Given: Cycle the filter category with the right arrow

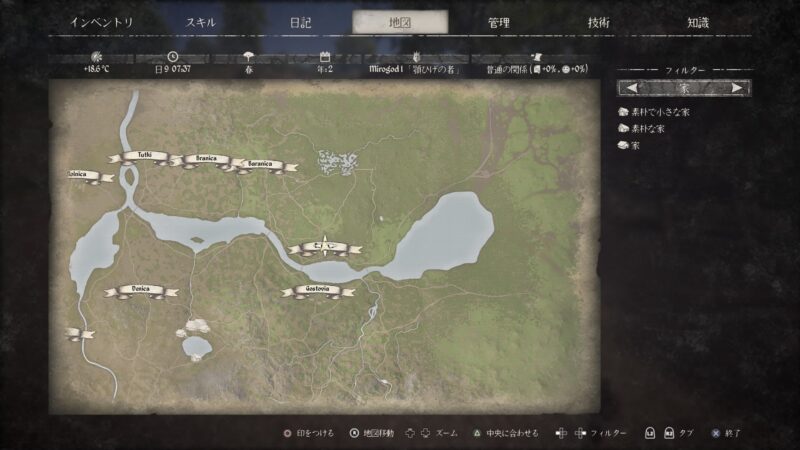Looking at the screenshot, I should pos(737,88).
